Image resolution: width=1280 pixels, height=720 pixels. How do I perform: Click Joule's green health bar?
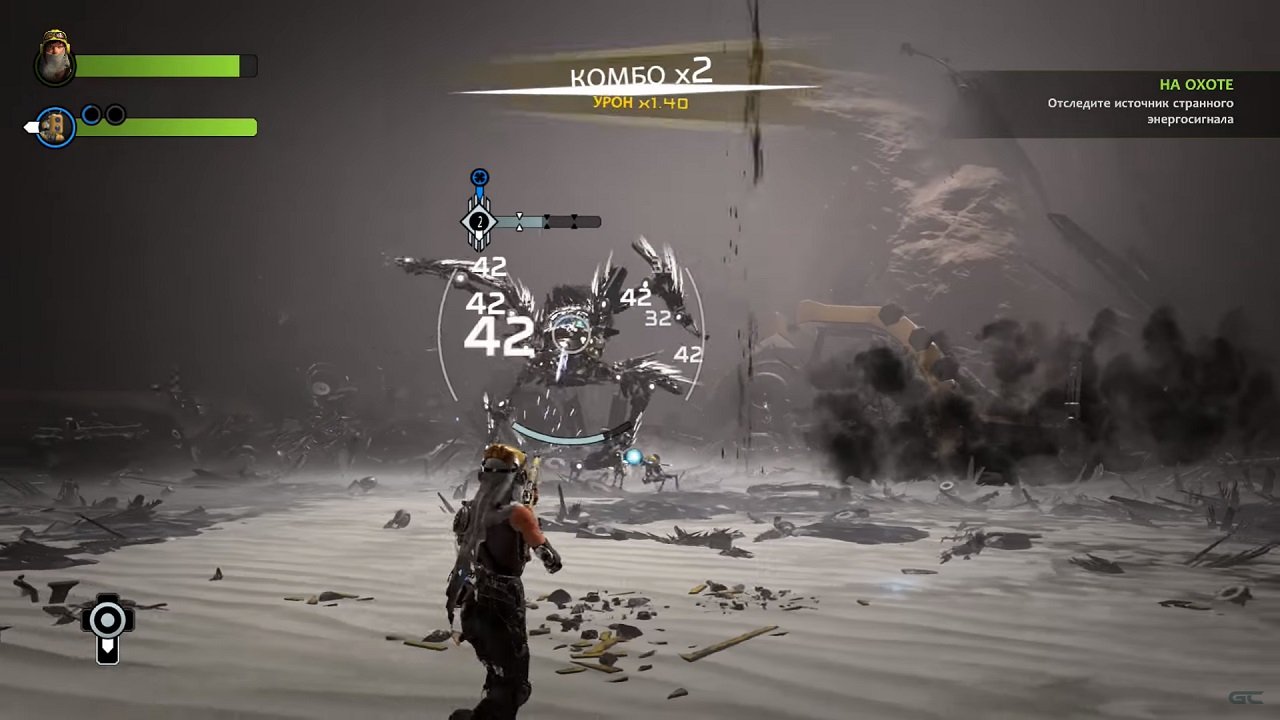coord(160,66)
